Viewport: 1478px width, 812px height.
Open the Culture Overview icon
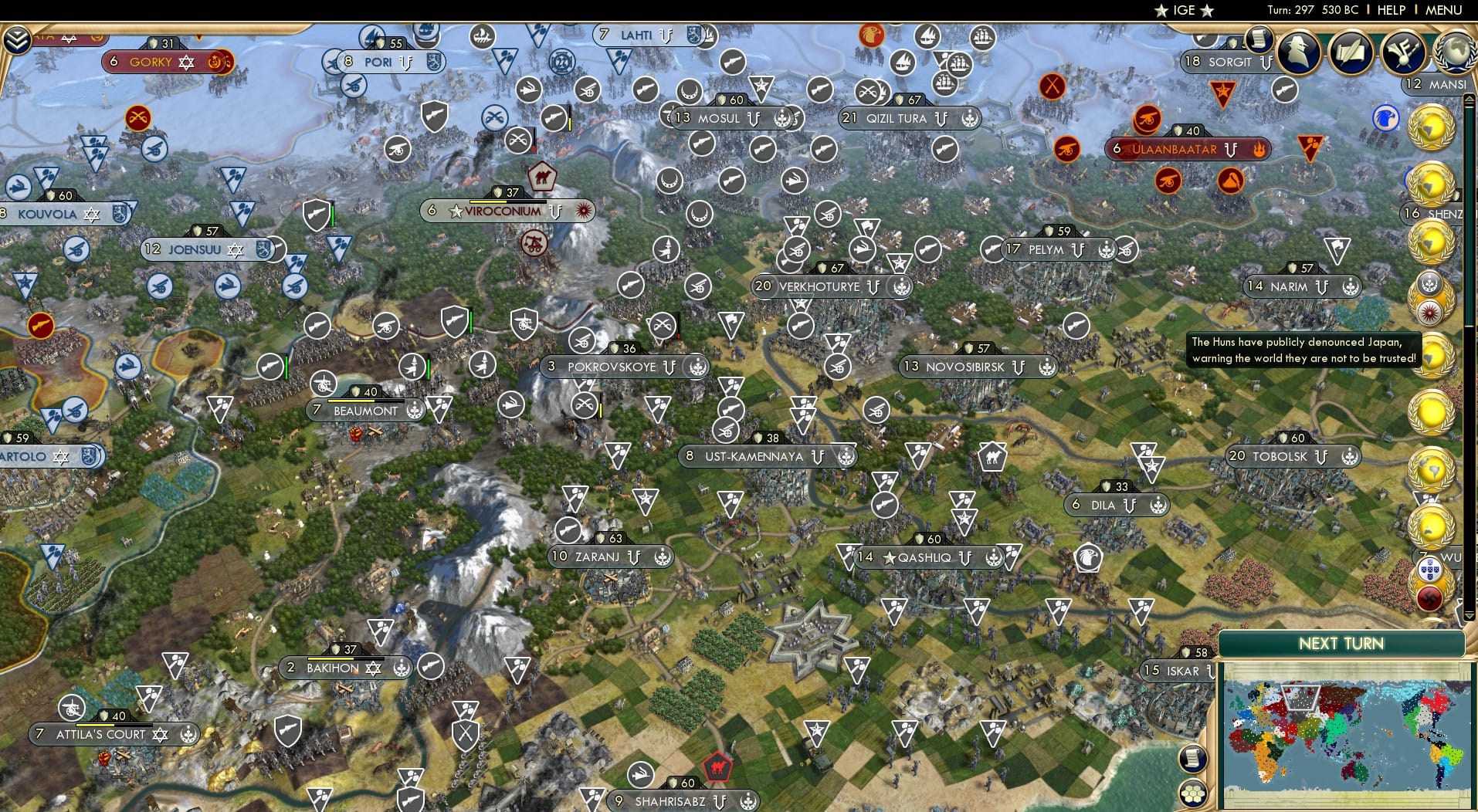click(x=1402, y=49)
